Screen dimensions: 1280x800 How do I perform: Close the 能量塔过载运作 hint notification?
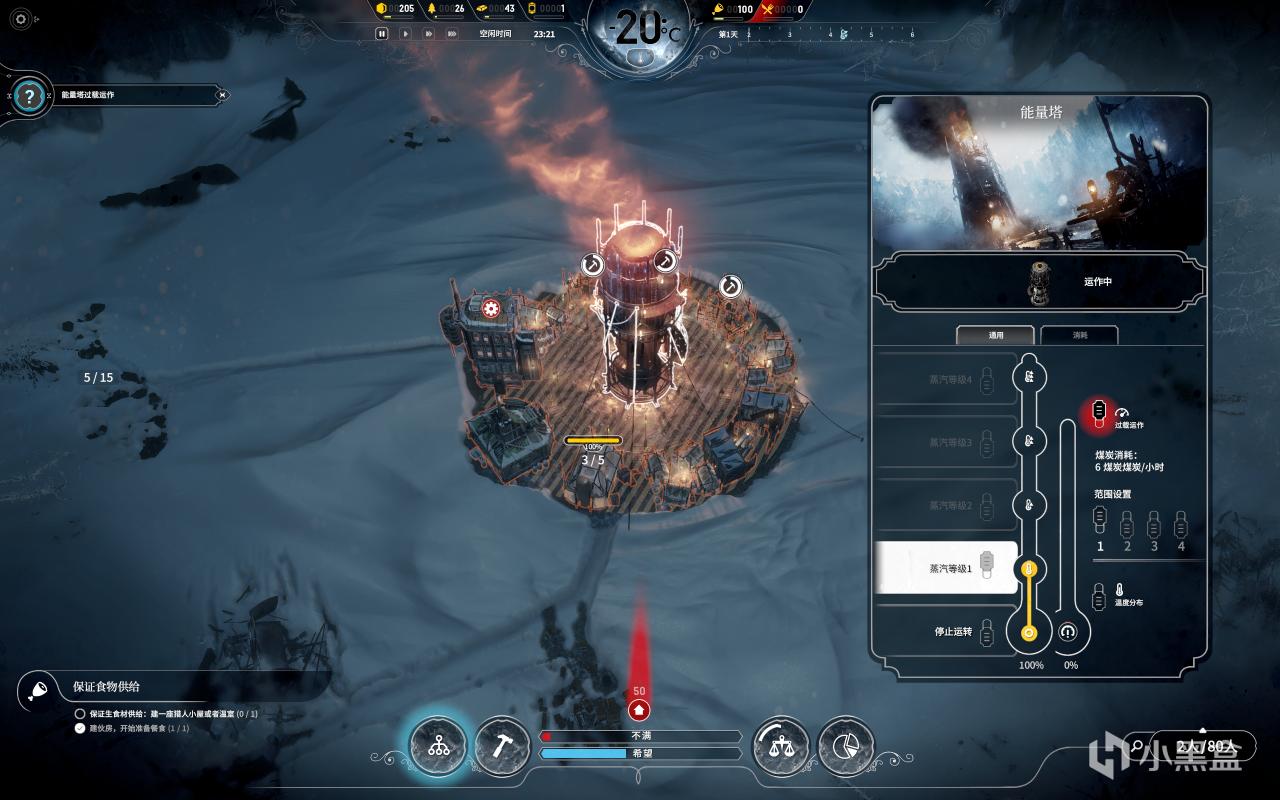tap(223, 95)
